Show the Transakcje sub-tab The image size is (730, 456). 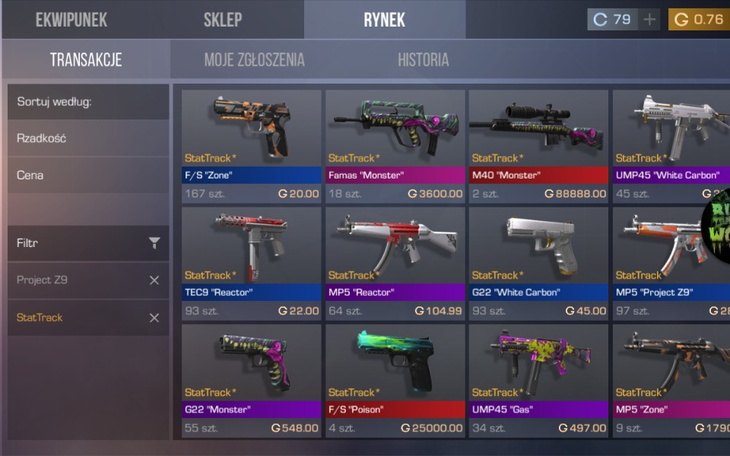[x=86, y=60]
